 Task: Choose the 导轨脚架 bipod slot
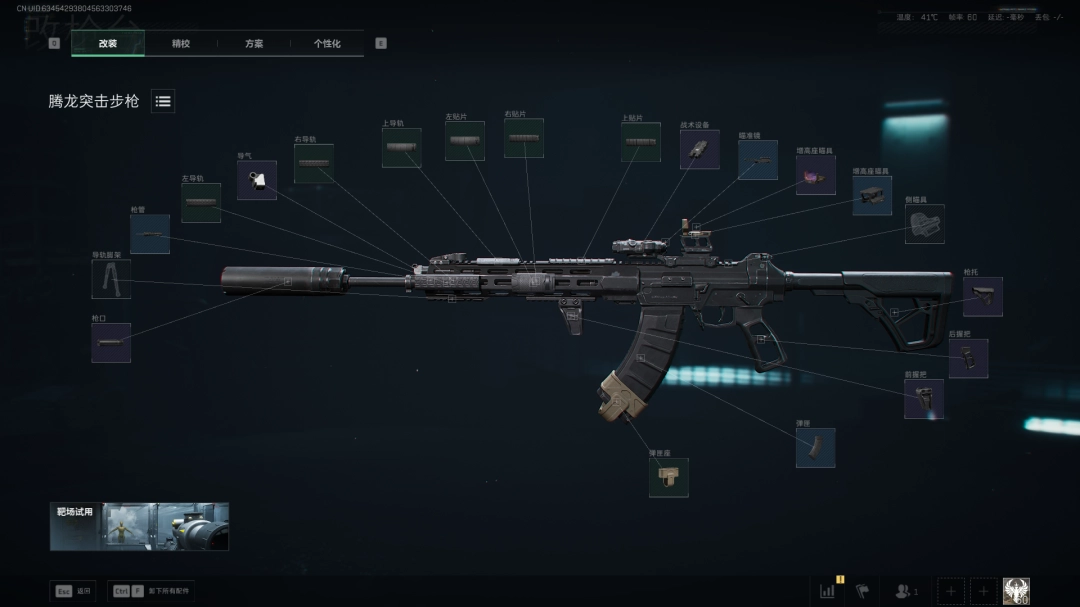click(x=111, y=279)
